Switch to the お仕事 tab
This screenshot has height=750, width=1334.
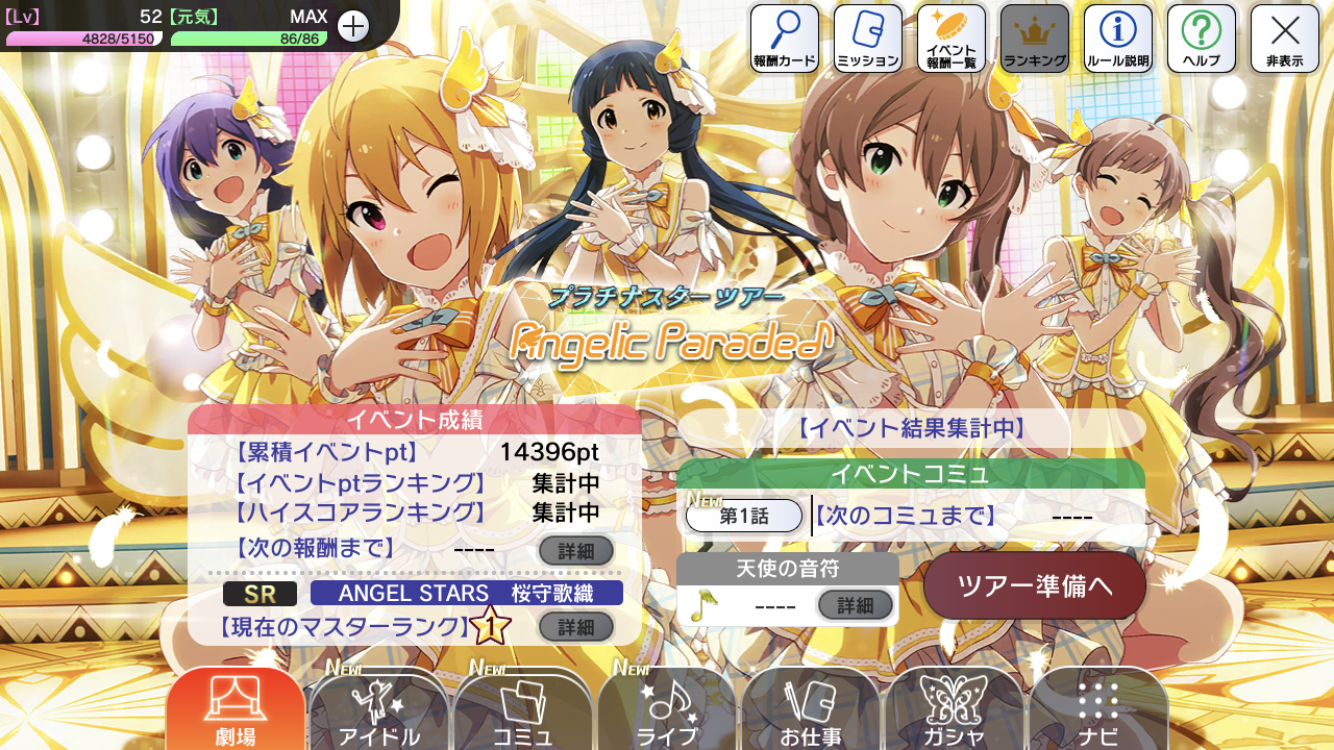(810, 710)
